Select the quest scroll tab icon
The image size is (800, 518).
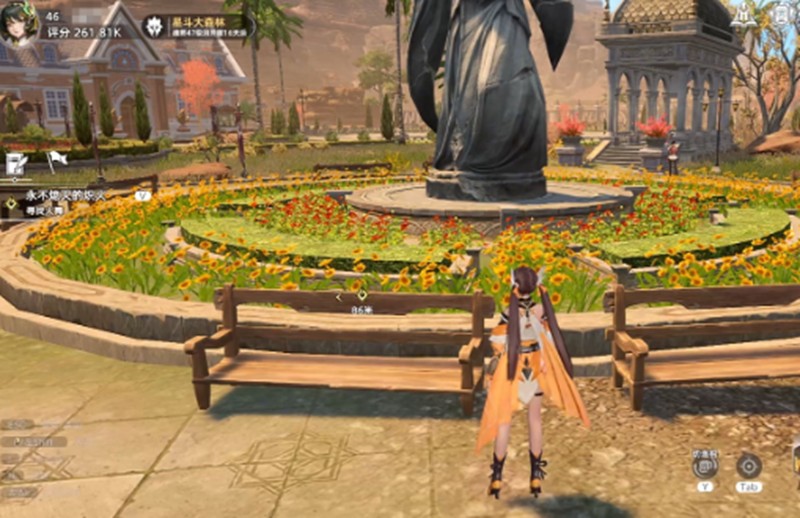pyautogui.click(x=16, y=162)
